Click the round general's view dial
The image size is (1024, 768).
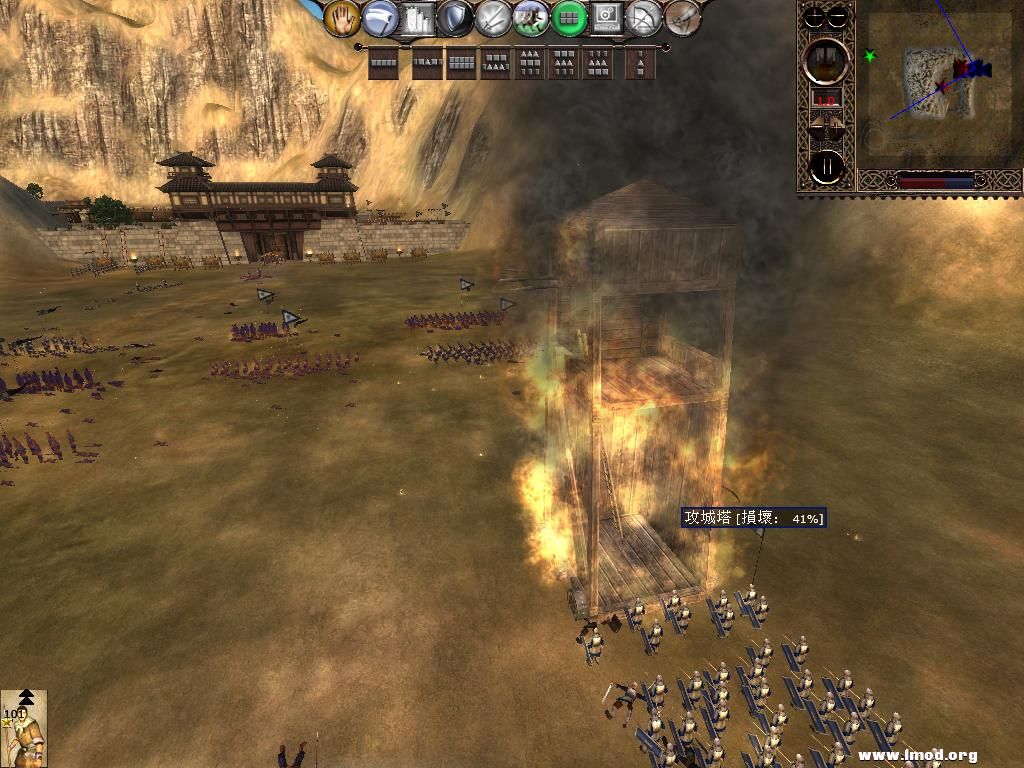pyautogui.click(x=827, y=59)
